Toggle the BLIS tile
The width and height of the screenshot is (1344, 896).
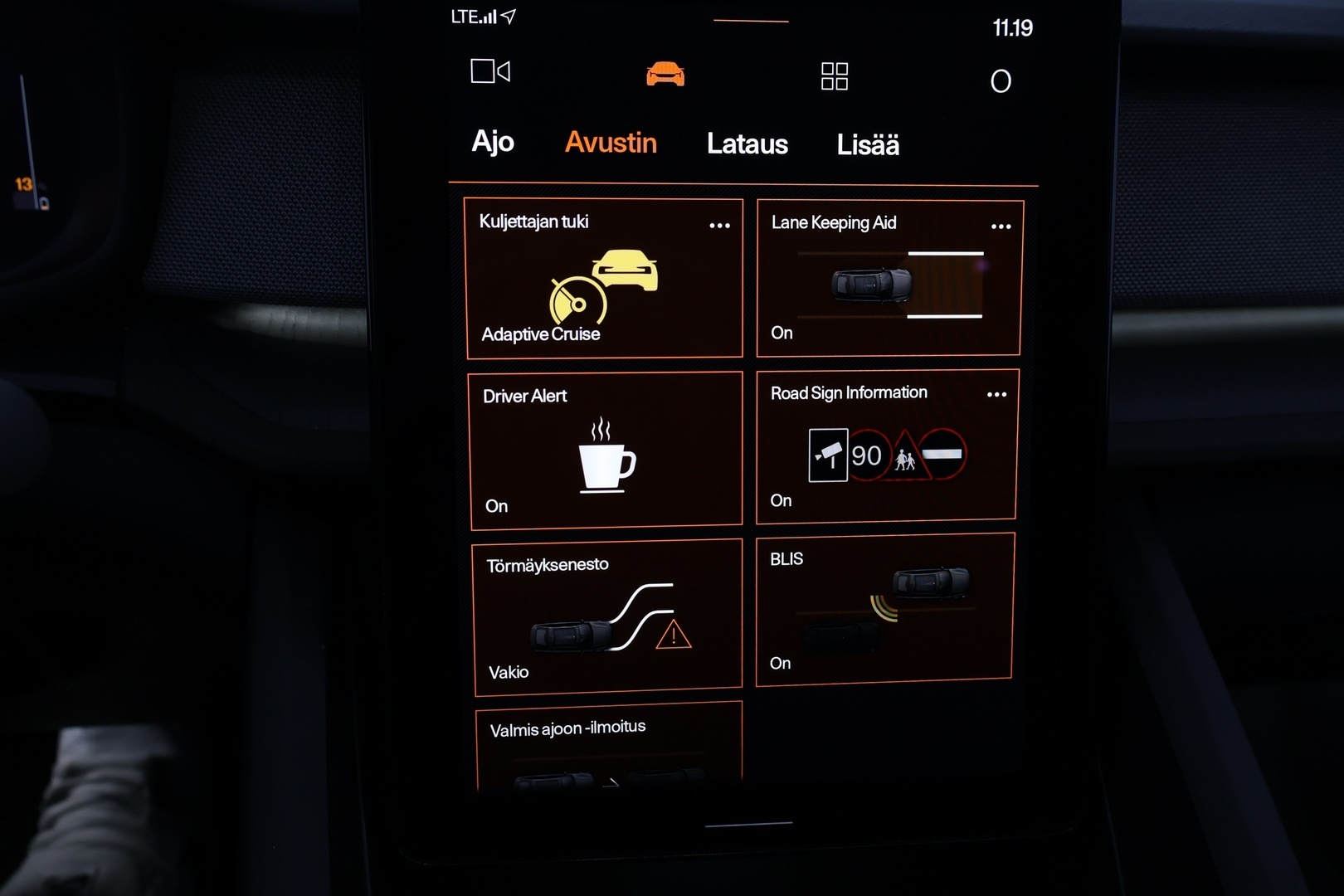[884, 609]
